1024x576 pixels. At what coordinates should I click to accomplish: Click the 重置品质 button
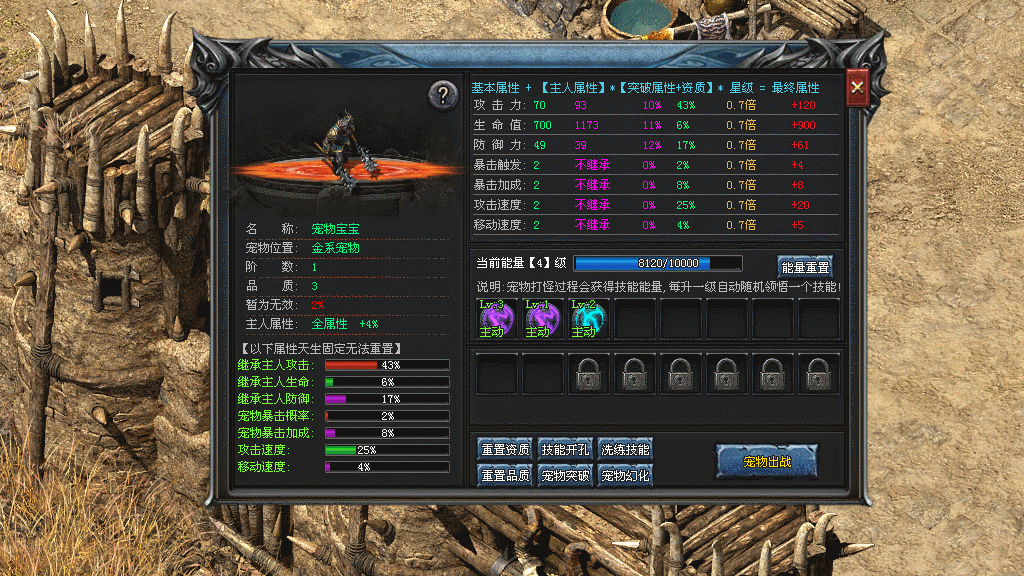coord(505,475)
